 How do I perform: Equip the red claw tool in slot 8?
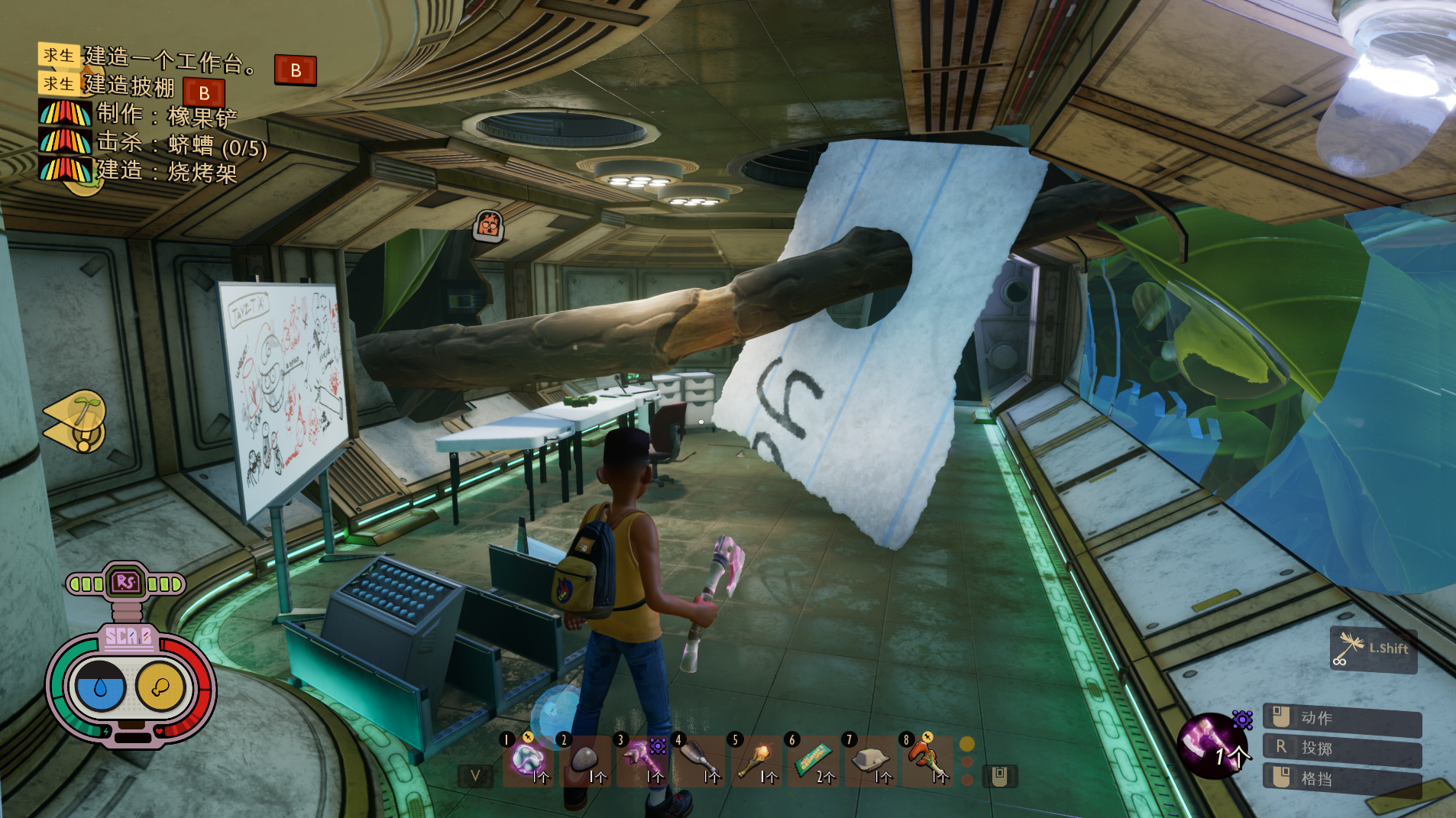click(927, 761)
